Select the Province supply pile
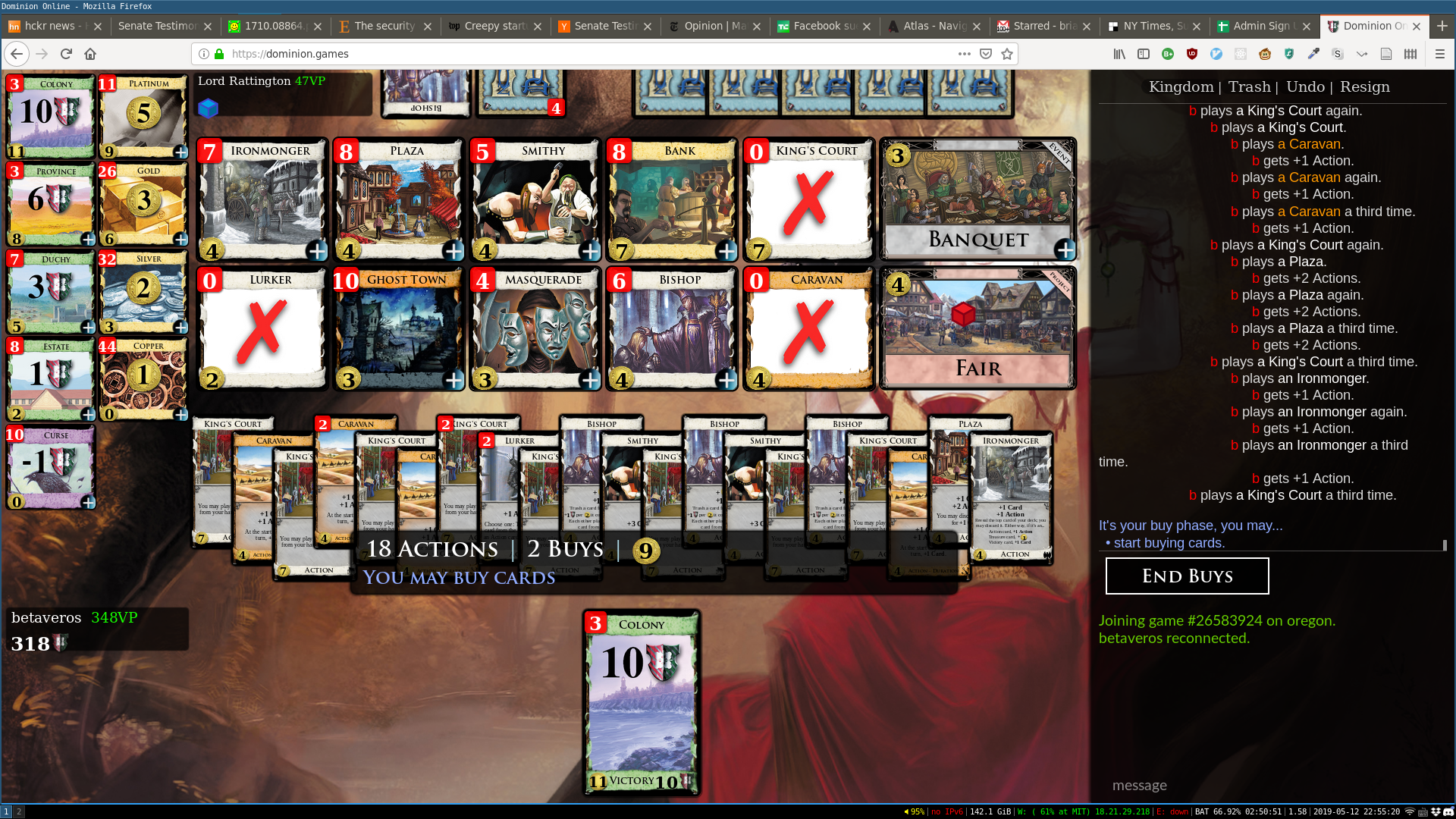 coord(51,203)
